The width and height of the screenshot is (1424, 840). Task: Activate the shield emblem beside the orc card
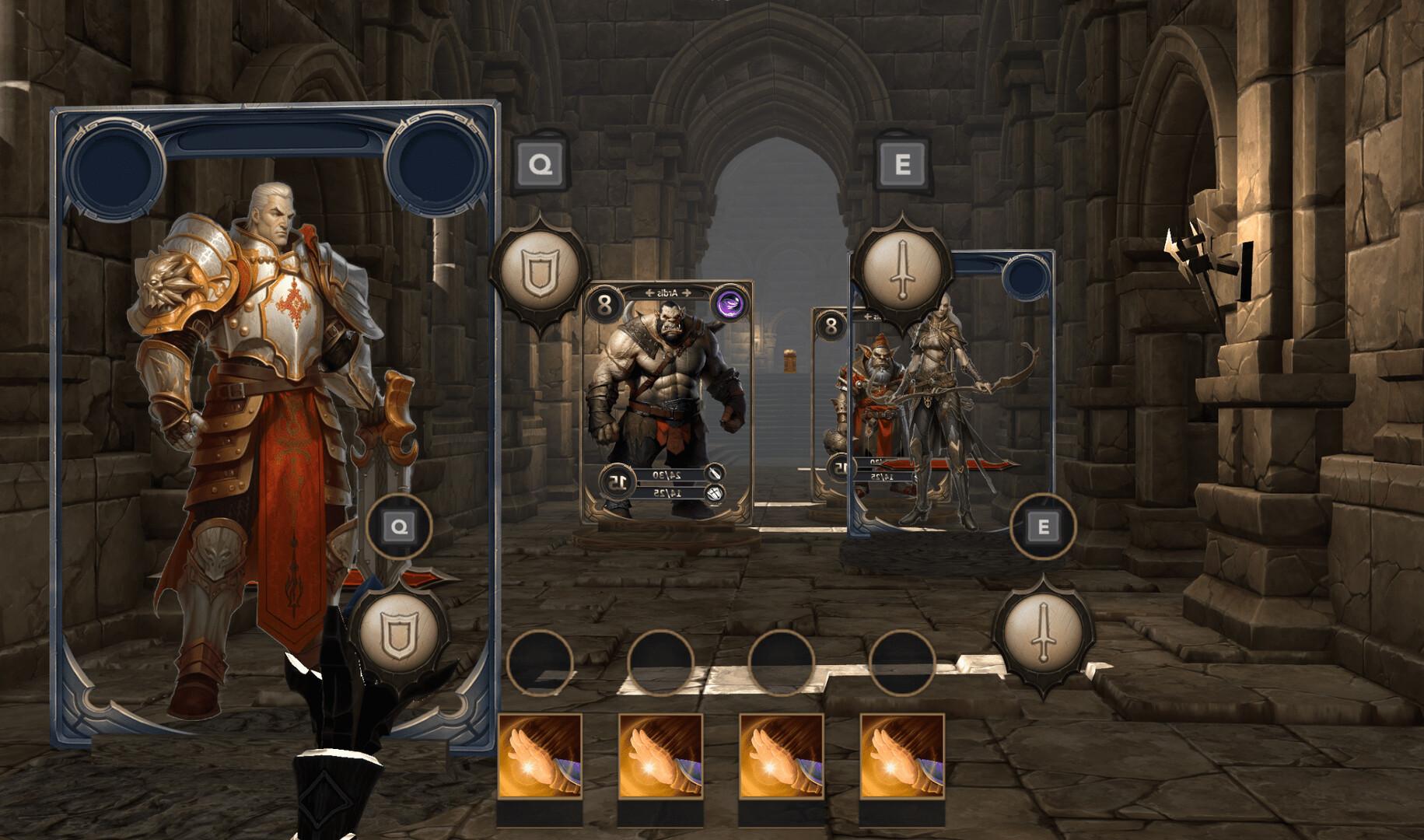click(x=538, y=272)
